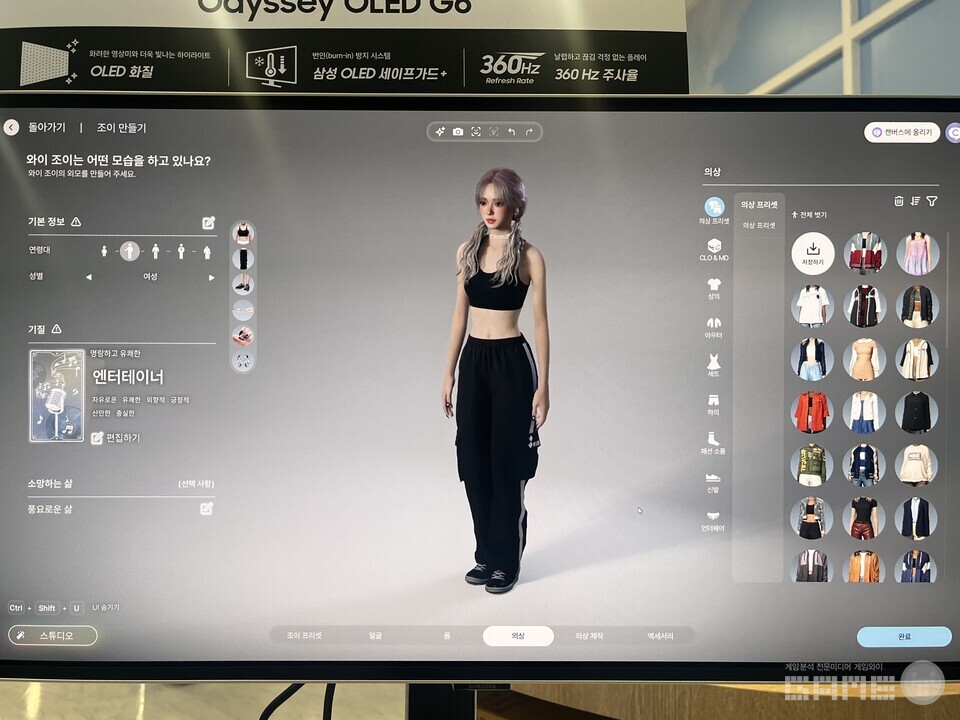Select the 신발 shoes category

(x=714, y=482)
